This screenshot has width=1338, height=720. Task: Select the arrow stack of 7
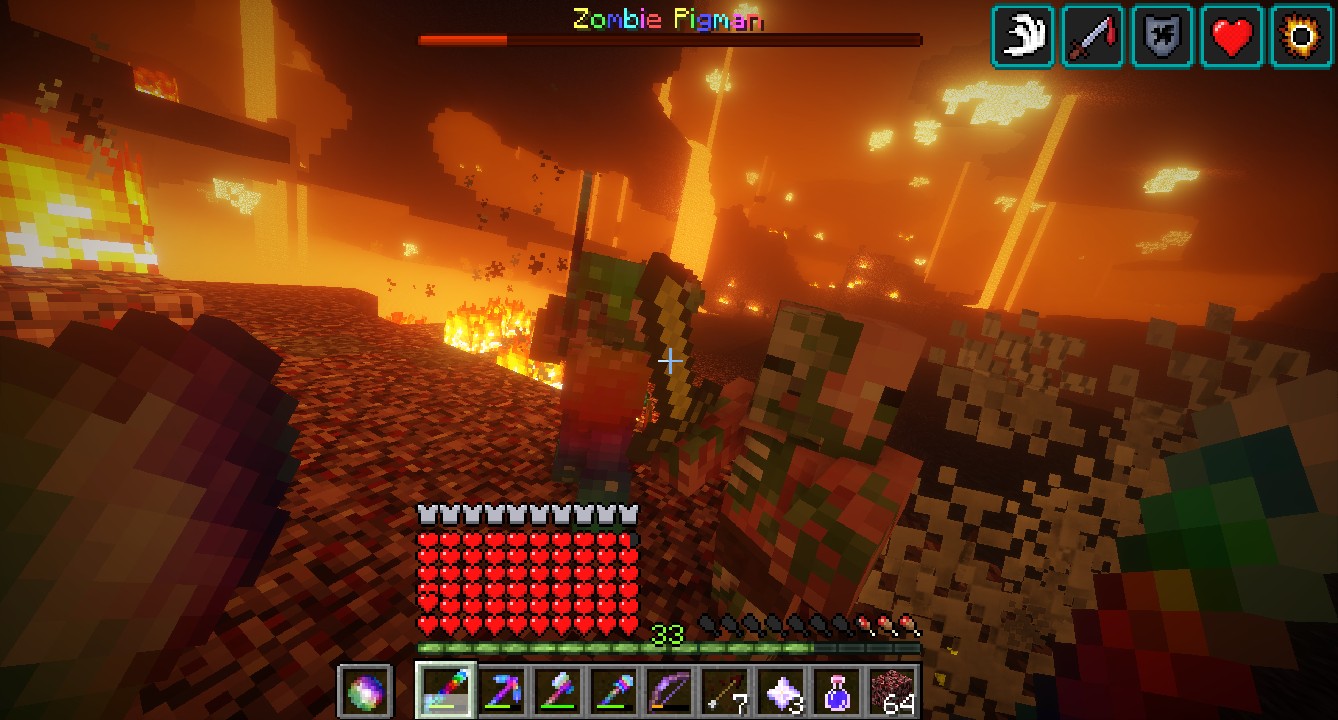(724, 690)
